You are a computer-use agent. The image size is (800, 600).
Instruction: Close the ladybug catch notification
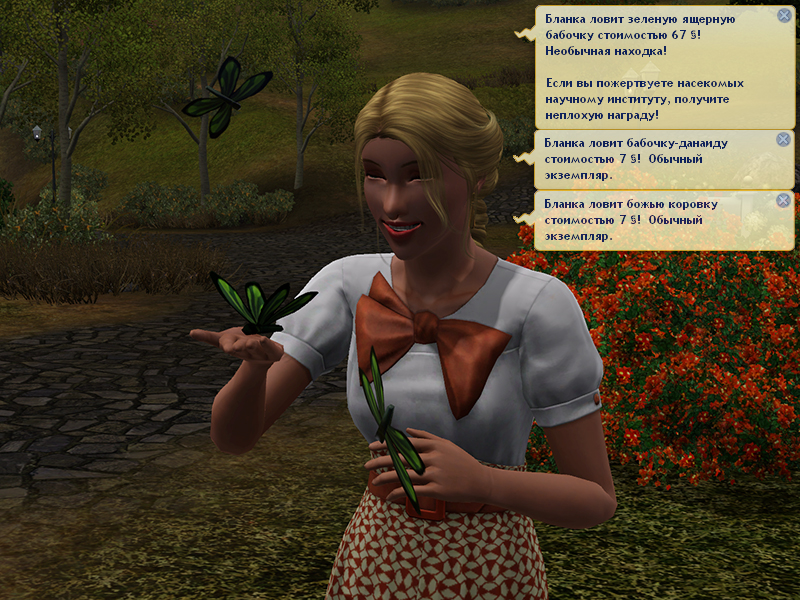click(783, 200)
